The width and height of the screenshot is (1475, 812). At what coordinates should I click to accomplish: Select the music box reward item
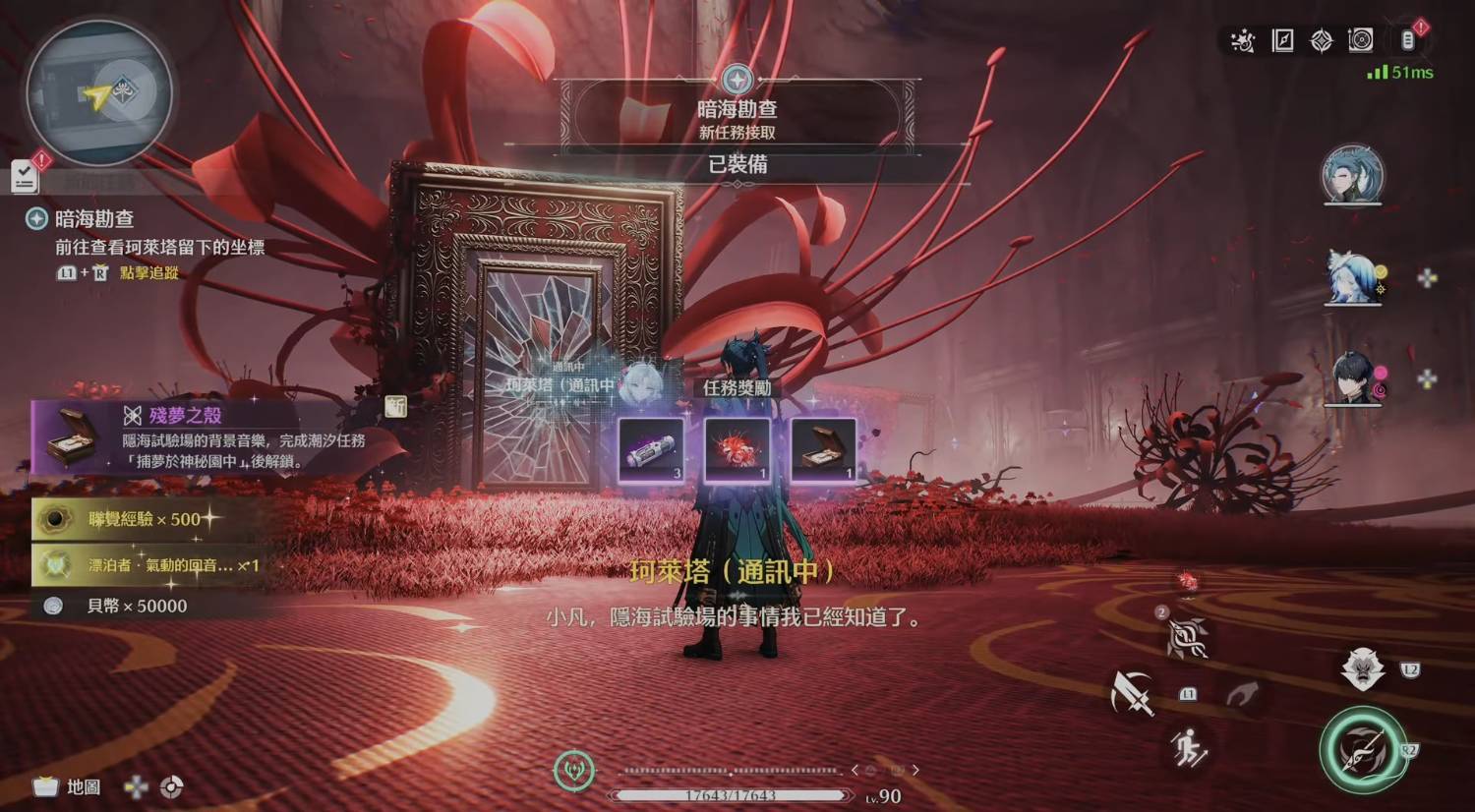[x=823, y=450]
